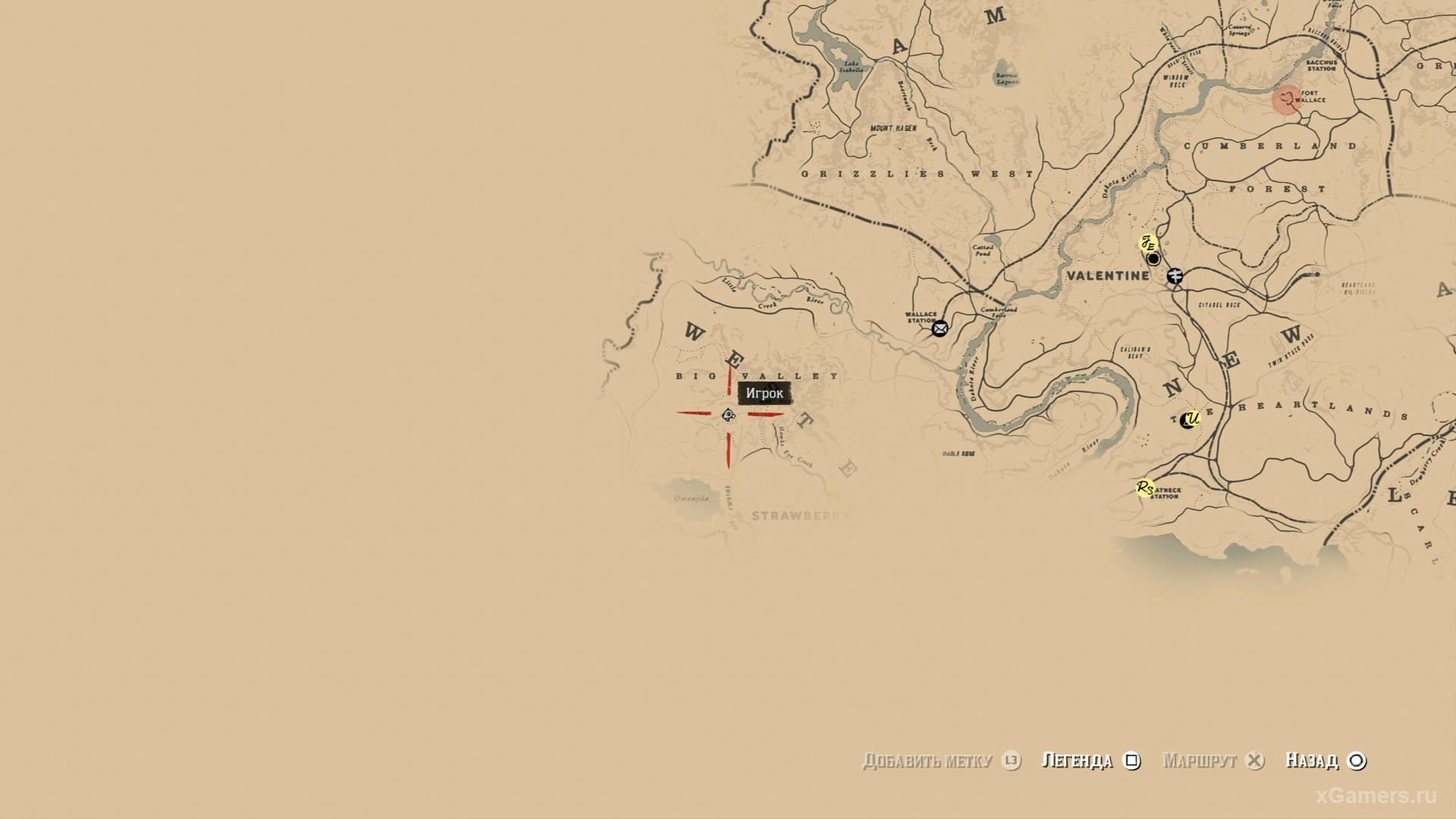The height and width of the screenshot is (819, 1456).
Task: Select the yellow JE mission marker
Action: click(1148, 244)
